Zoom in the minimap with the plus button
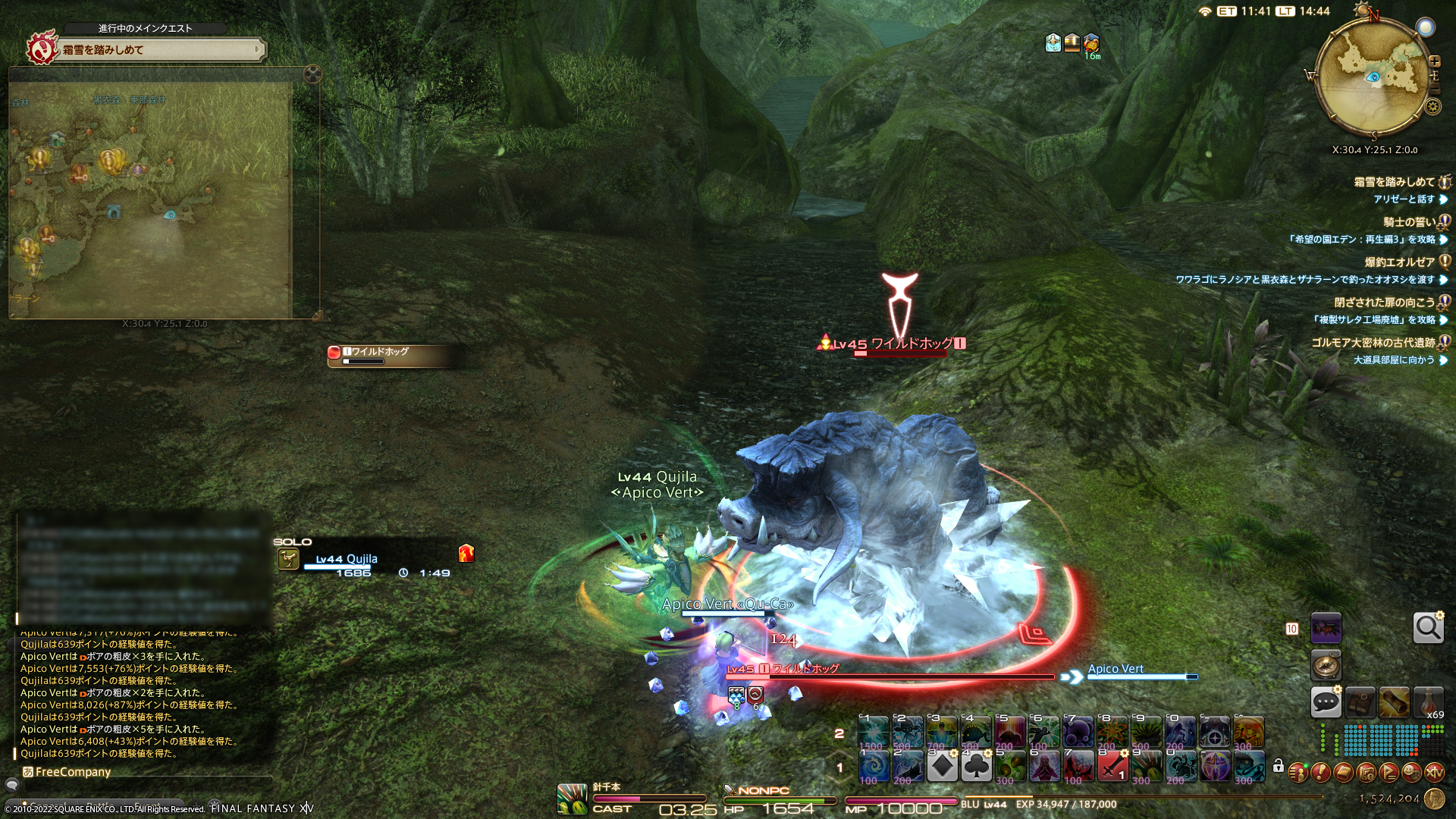1456x819 pixels. point(1434,61)
